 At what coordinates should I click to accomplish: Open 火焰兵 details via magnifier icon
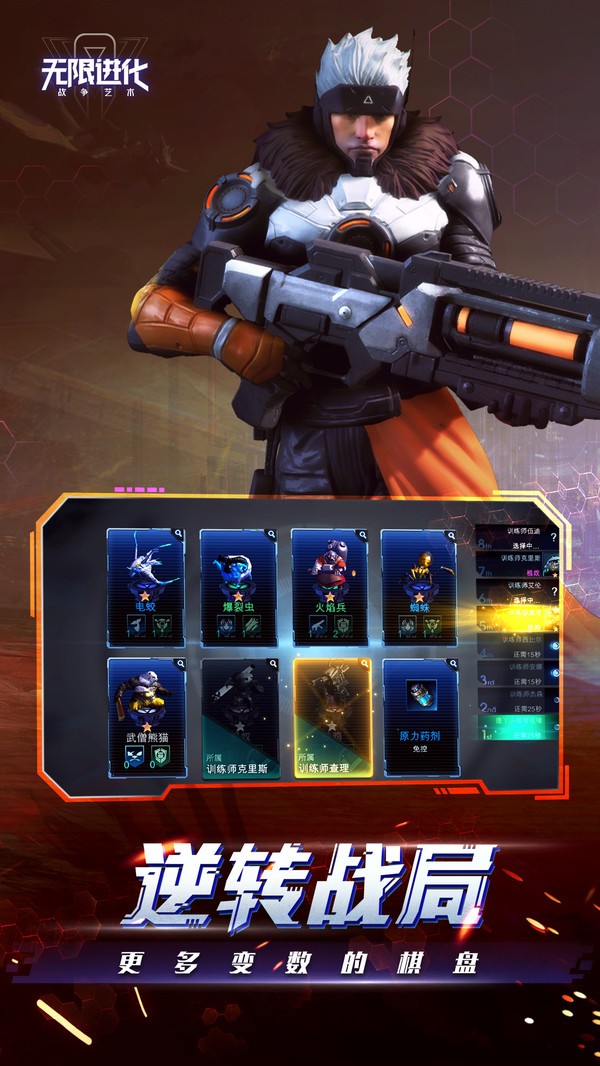pyautogui.click(x=361, y=535)
